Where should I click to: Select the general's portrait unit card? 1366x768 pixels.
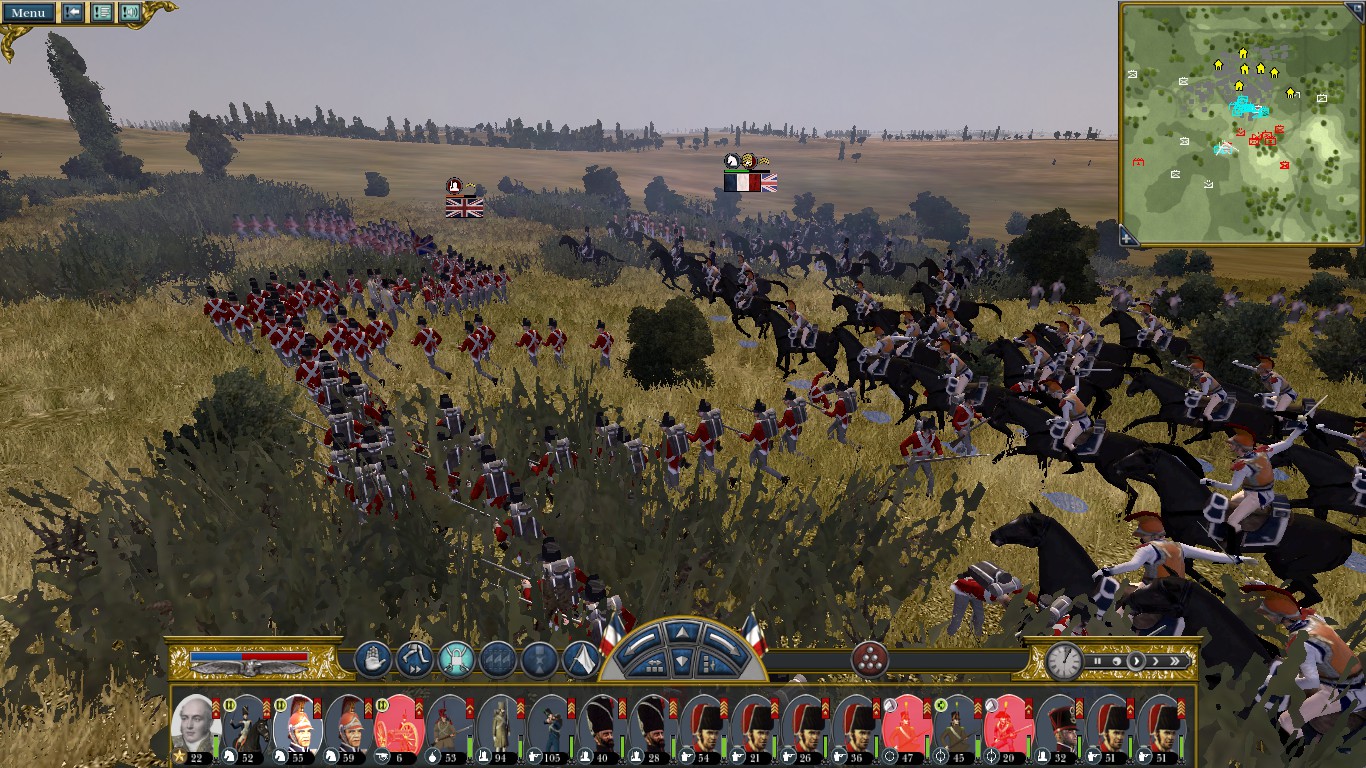point(192,726)
